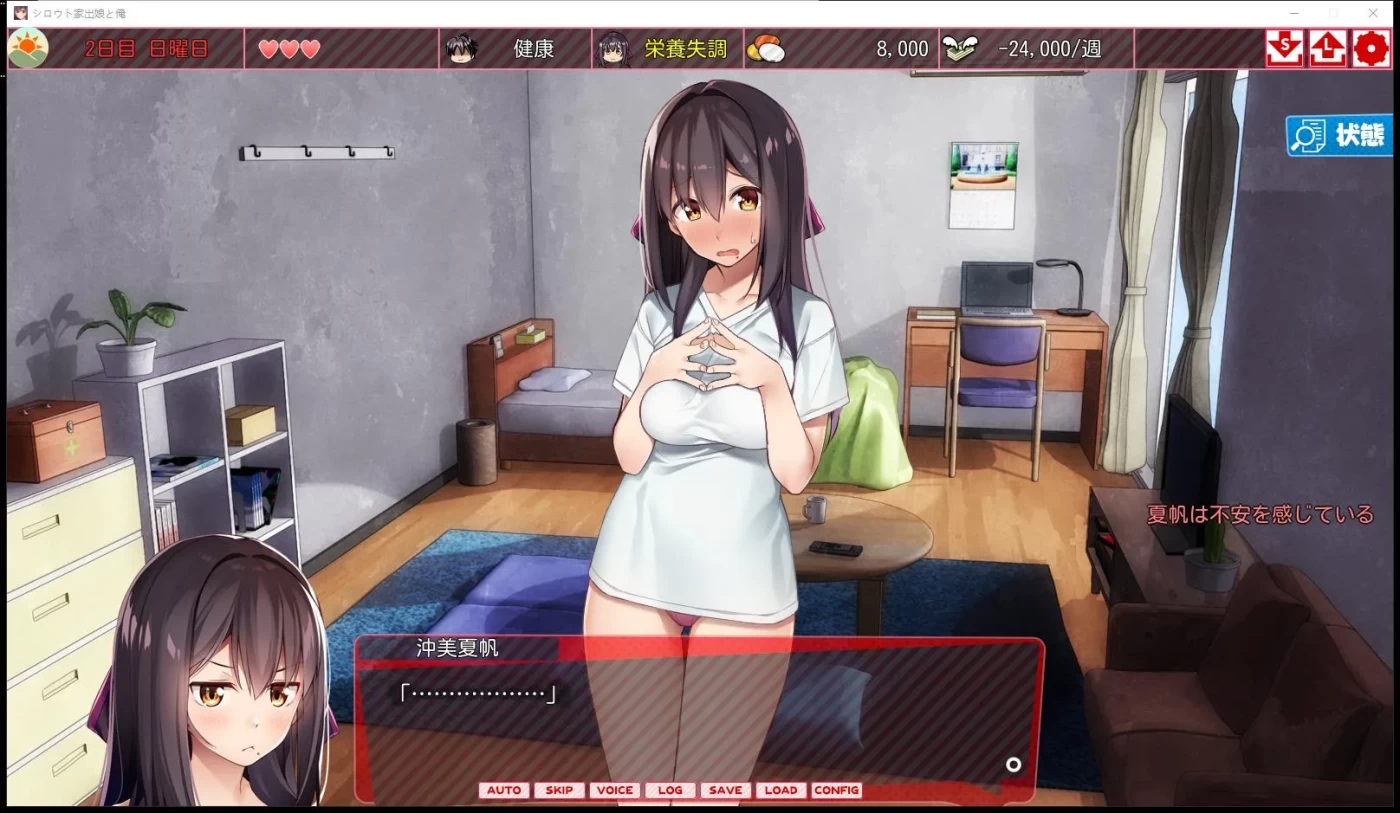The height and width of the screenshot is (813, 1400).
Task: Open the 状態 status viewer with magnifier icon
Action: tap(1338, 135)
